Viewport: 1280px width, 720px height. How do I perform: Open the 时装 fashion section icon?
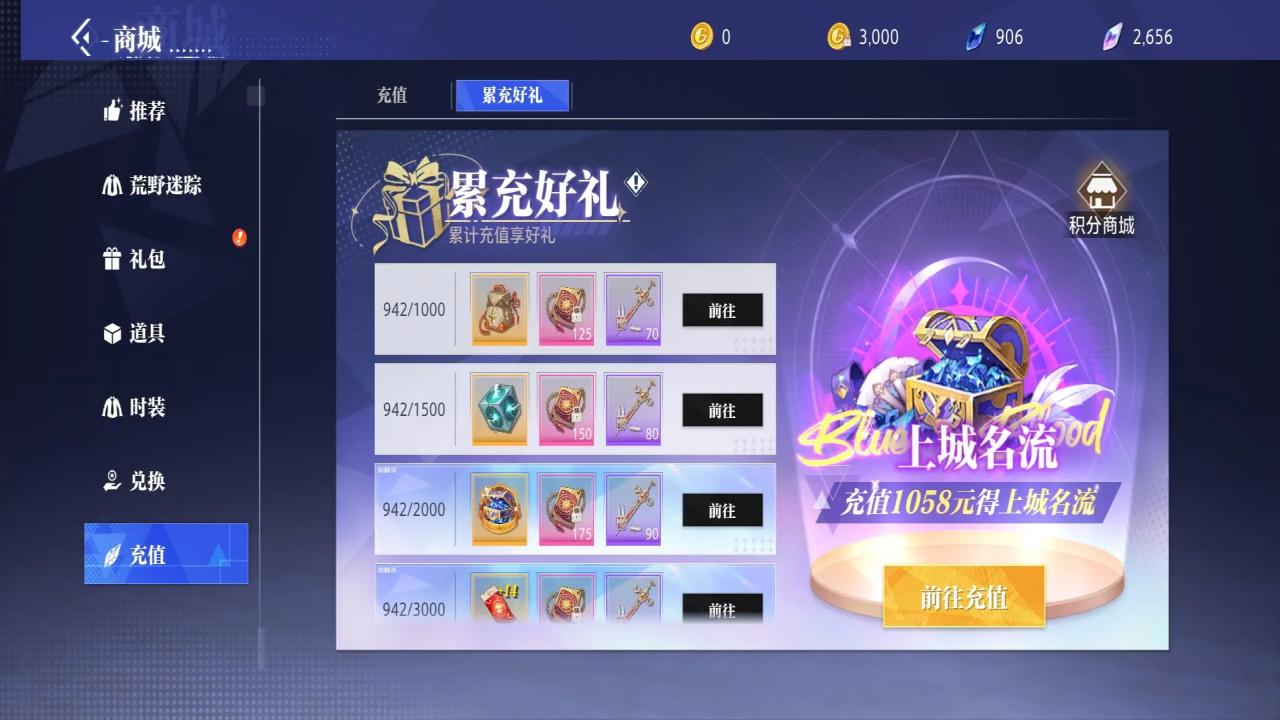pyautogui.click(x=112, y=407)
